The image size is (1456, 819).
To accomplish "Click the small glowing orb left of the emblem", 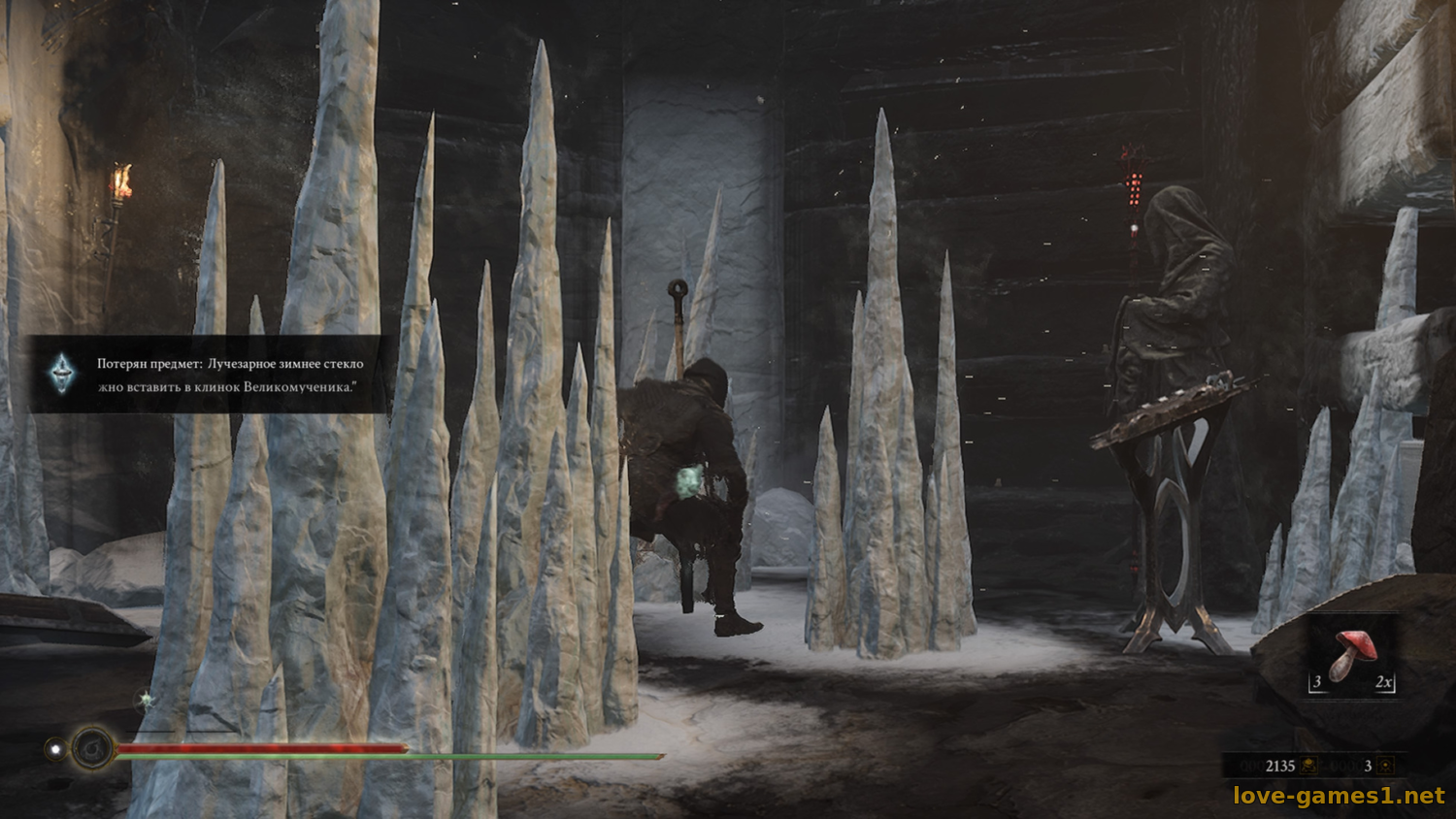I will point(56,749).
